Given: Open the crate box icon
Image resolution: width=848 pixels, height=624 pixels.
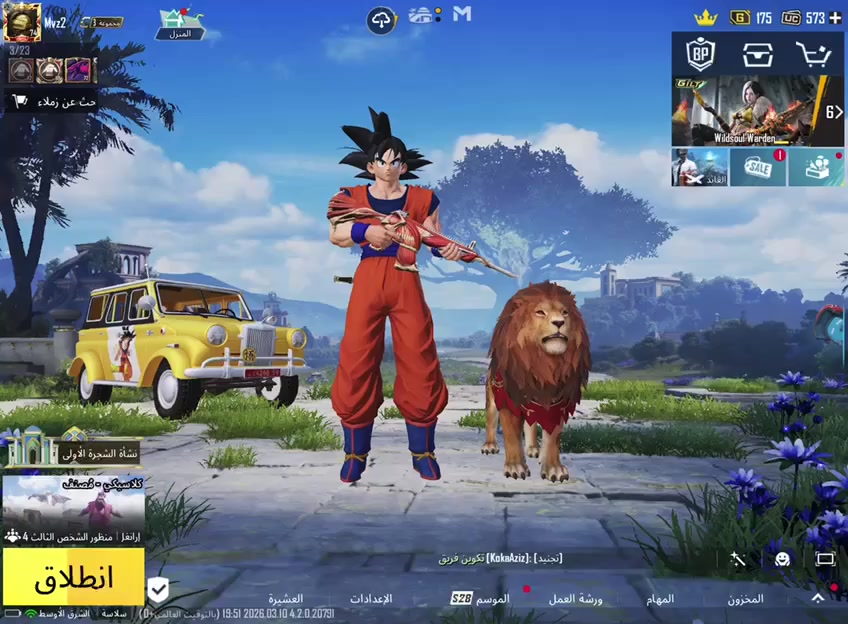Looking at the screenshot, I should coord(757,55).
